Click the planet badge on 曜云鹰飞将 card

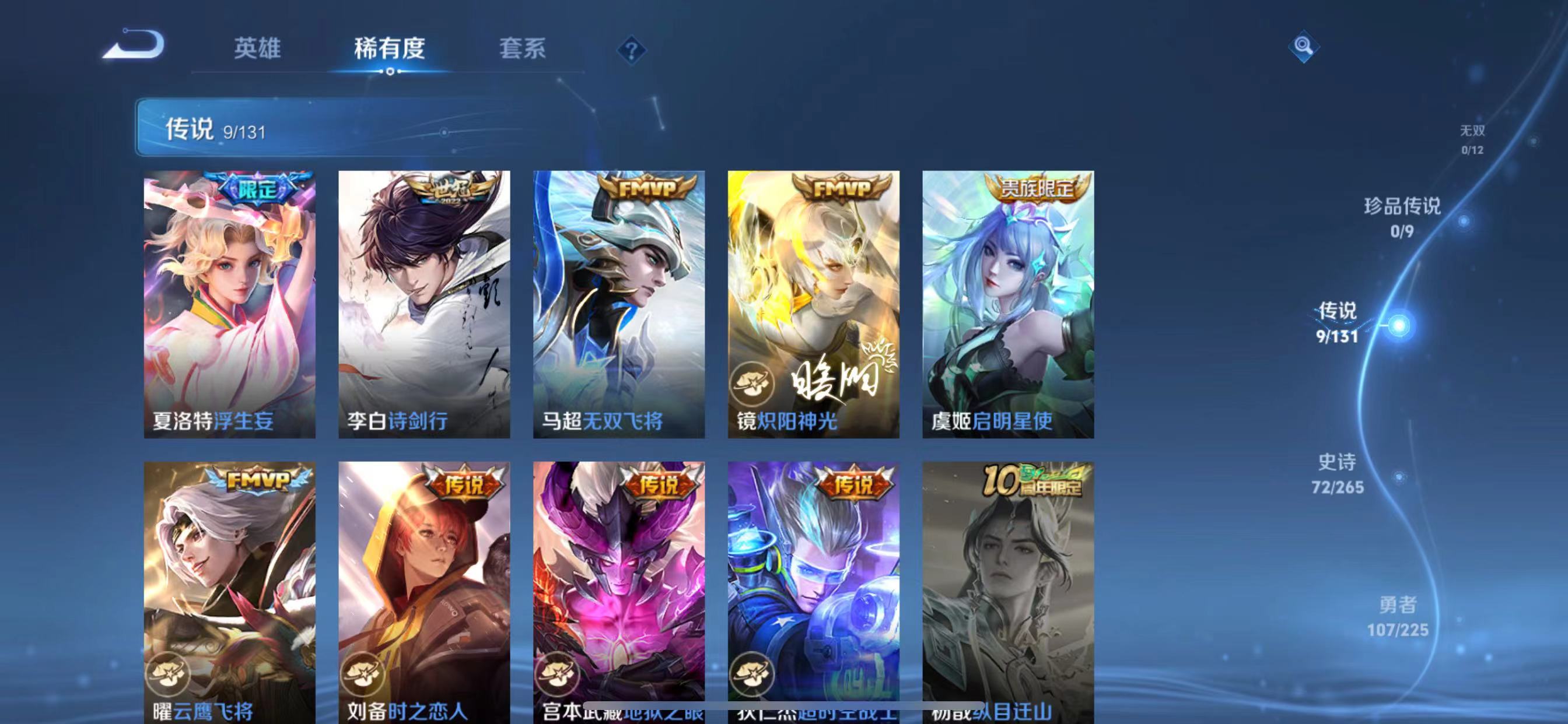tap(168, 673)
